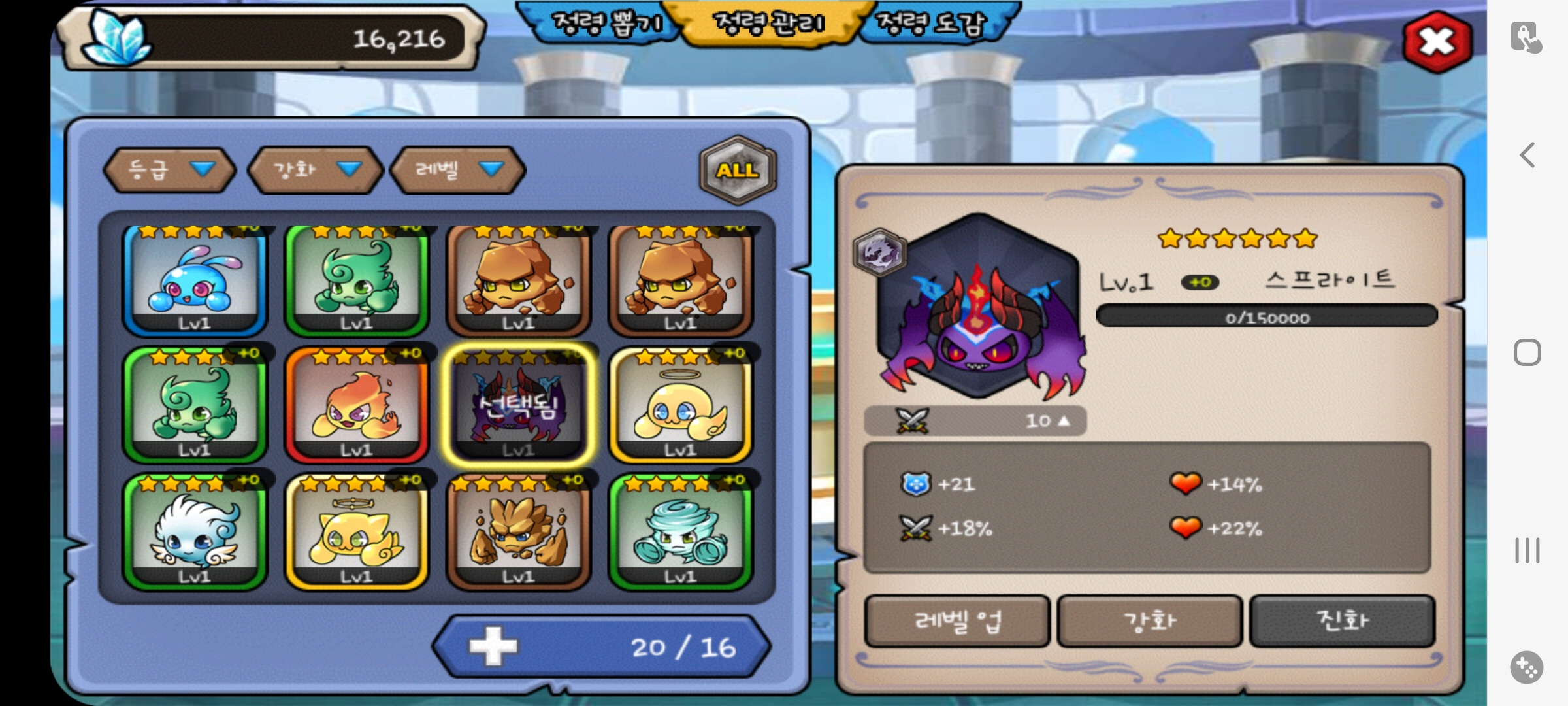Expand the attack power 10 stat row
This screenshot has height=706, width=1568.
pyautogui.click(x=975, y=420)
